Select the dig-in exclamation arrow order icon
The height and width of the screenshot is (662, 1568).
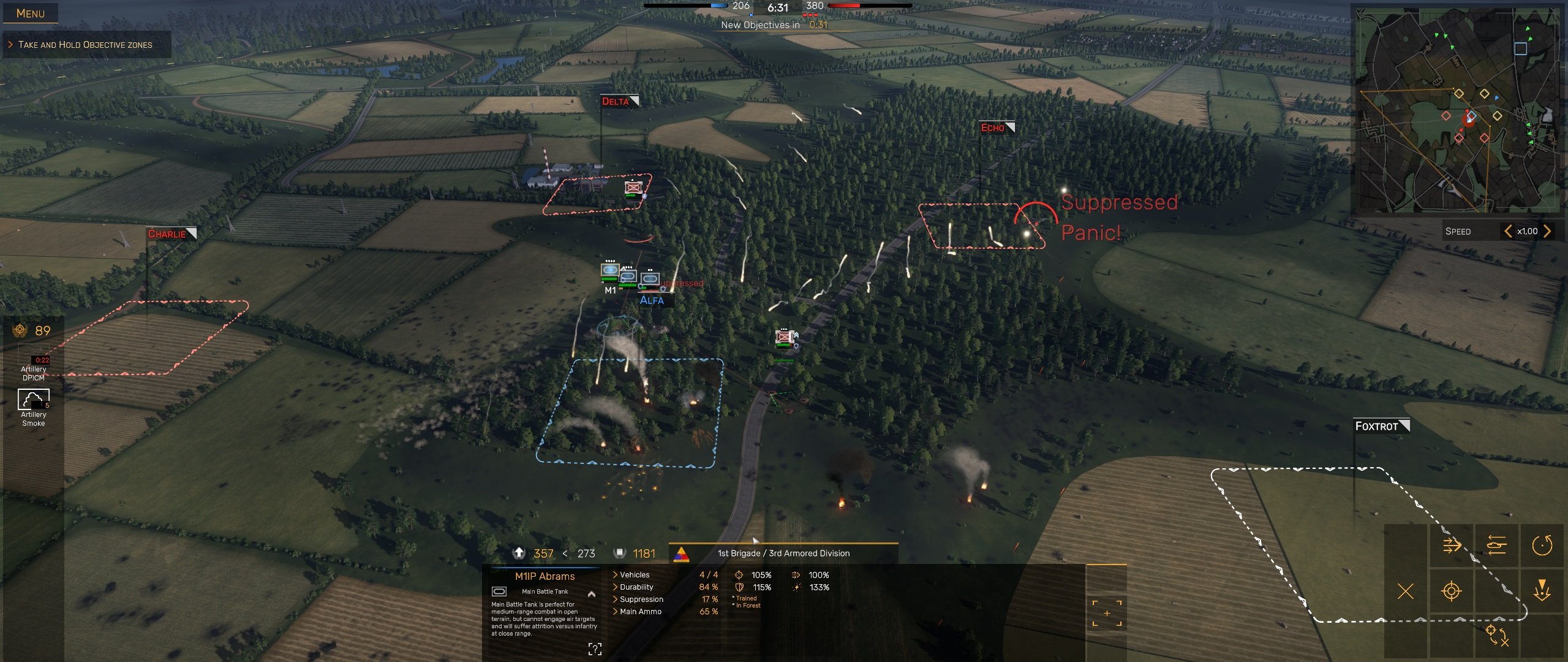click(1542, 590)
